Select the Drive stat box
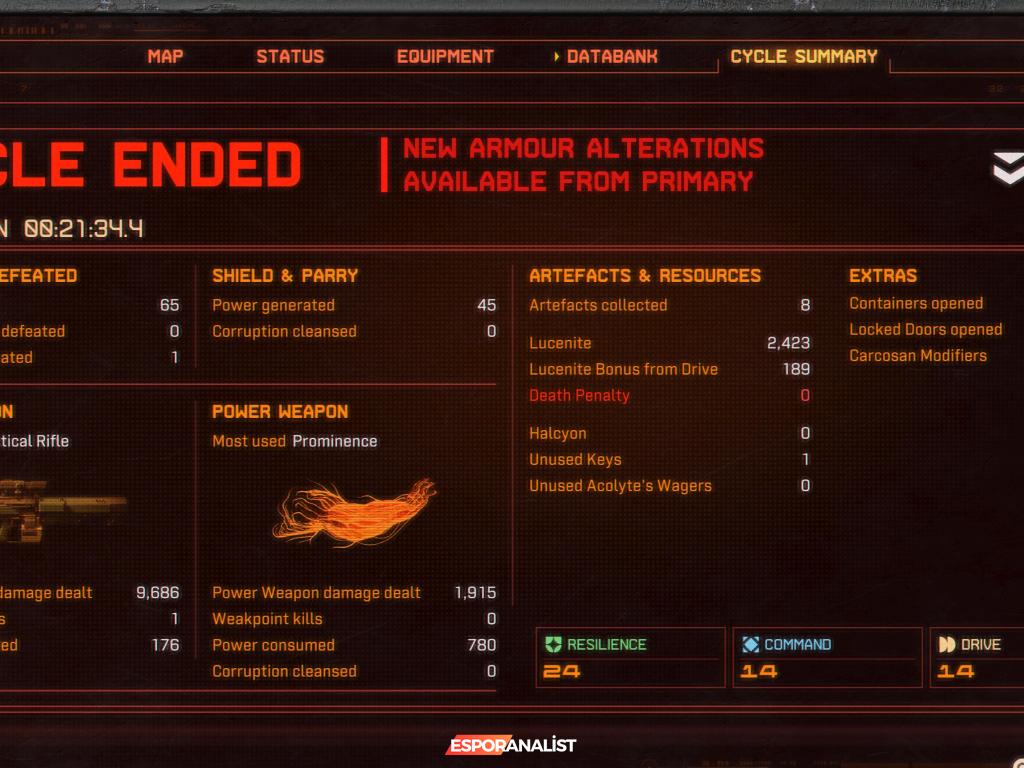1024x768 pixels. click(x=977, y=658)
